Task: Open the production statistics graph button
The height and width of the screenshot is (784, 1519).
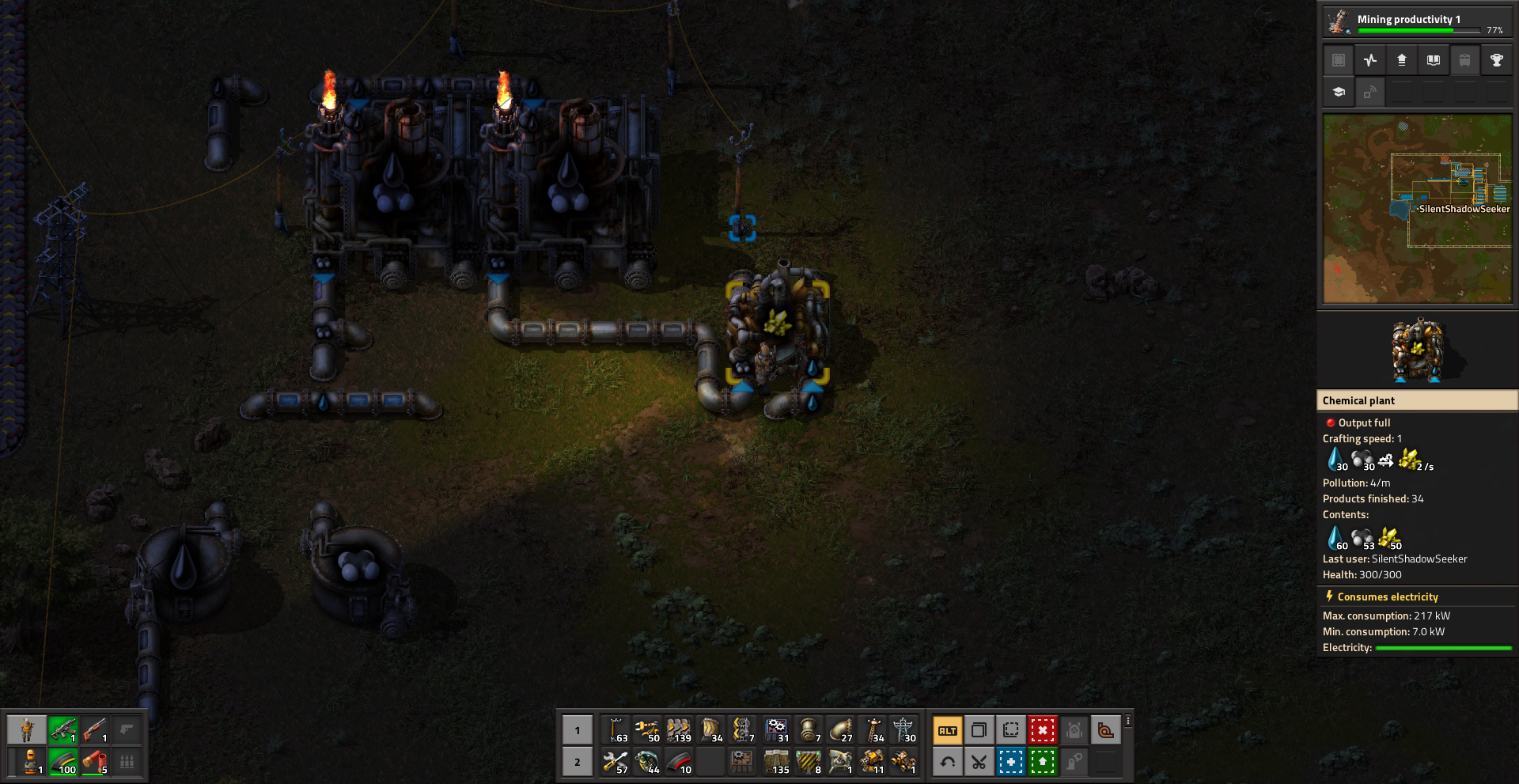Action: pyautogui.click(x=1370, y=60)
